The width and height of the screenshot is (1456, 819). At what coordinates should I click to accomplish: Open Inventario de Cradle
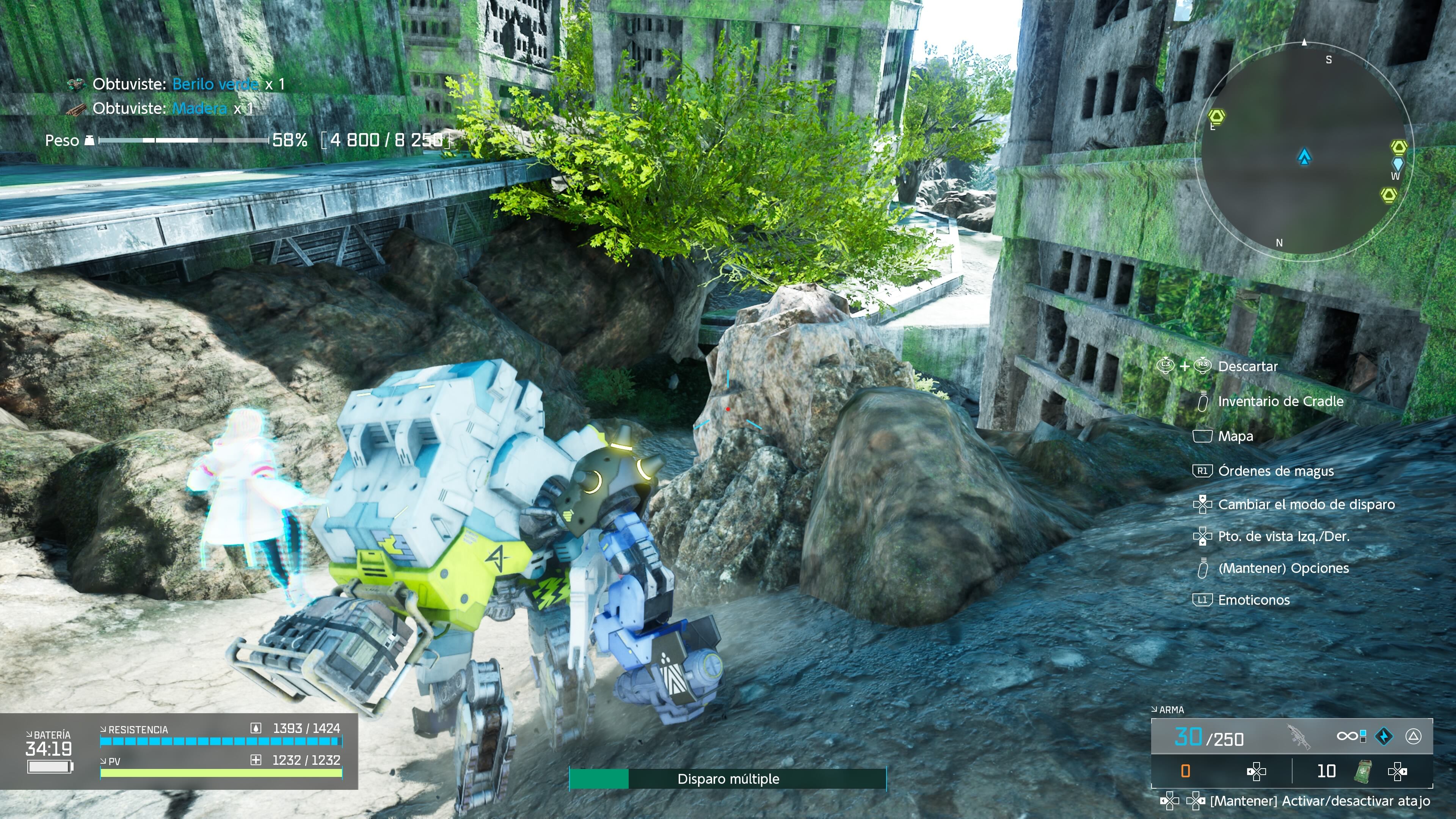tap(1280, 401)
